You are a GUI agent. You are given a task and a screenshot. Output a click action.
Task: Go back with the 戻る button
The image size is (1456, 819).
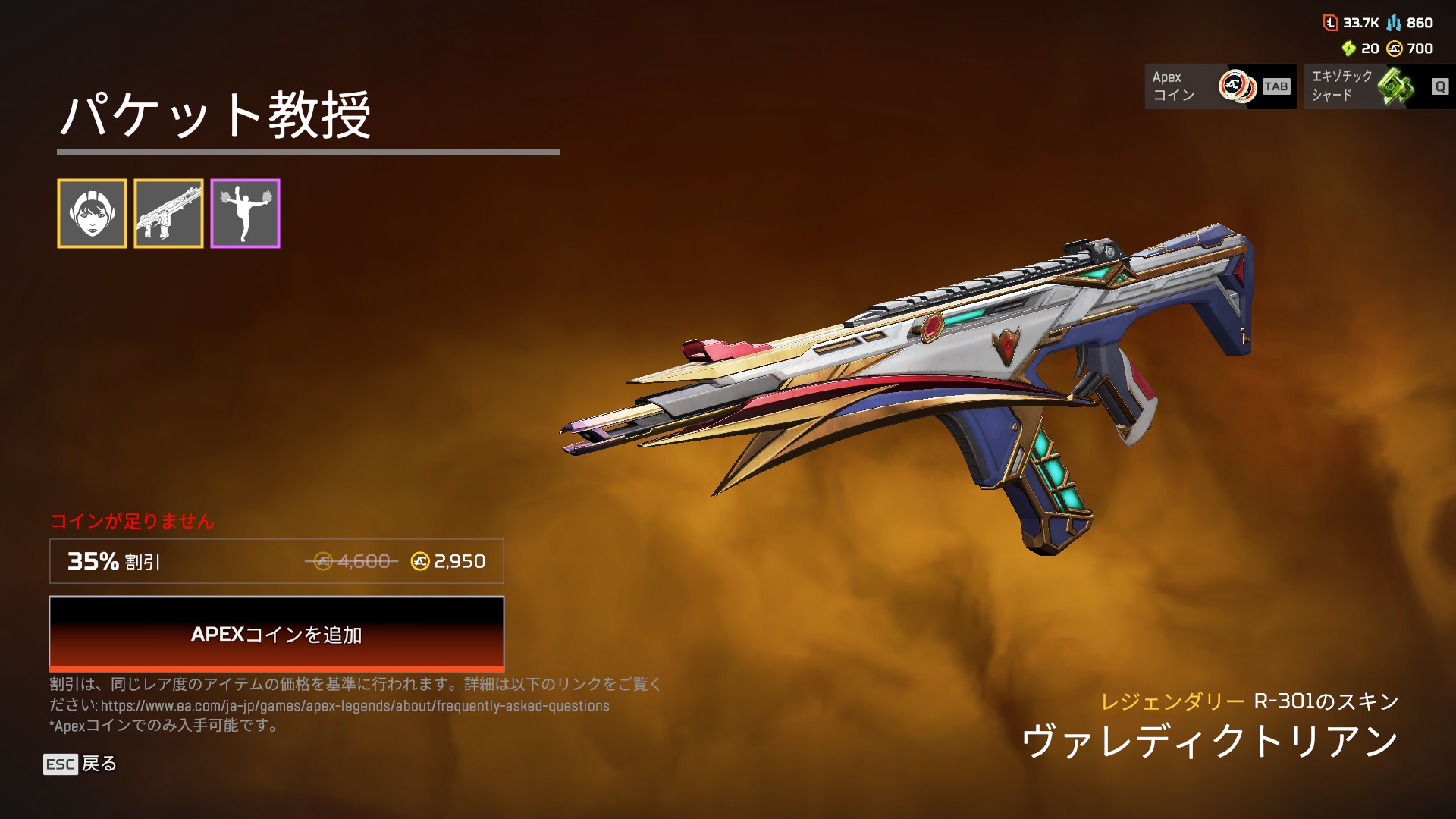pos(80,764)
